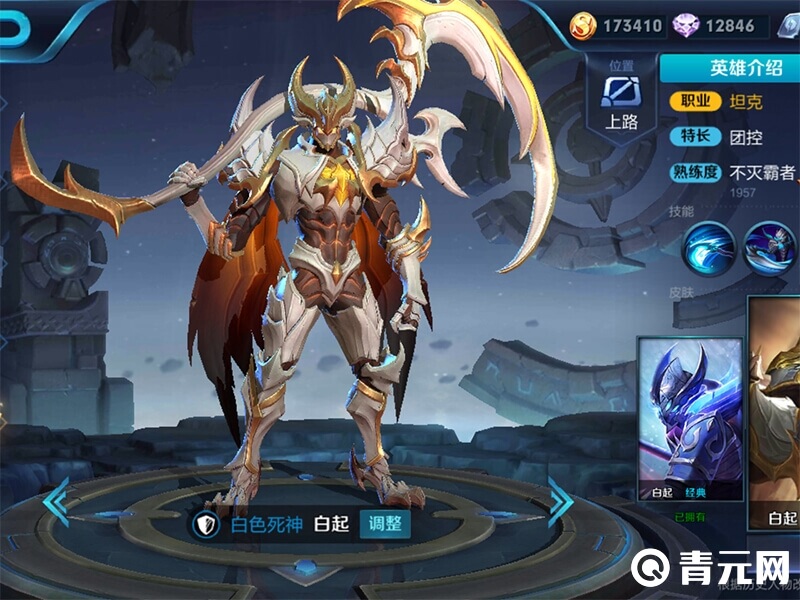Tap the purple diamond currency icon
Image resolution: width=800 pixels, height=600 pixels.
[686, 25]
